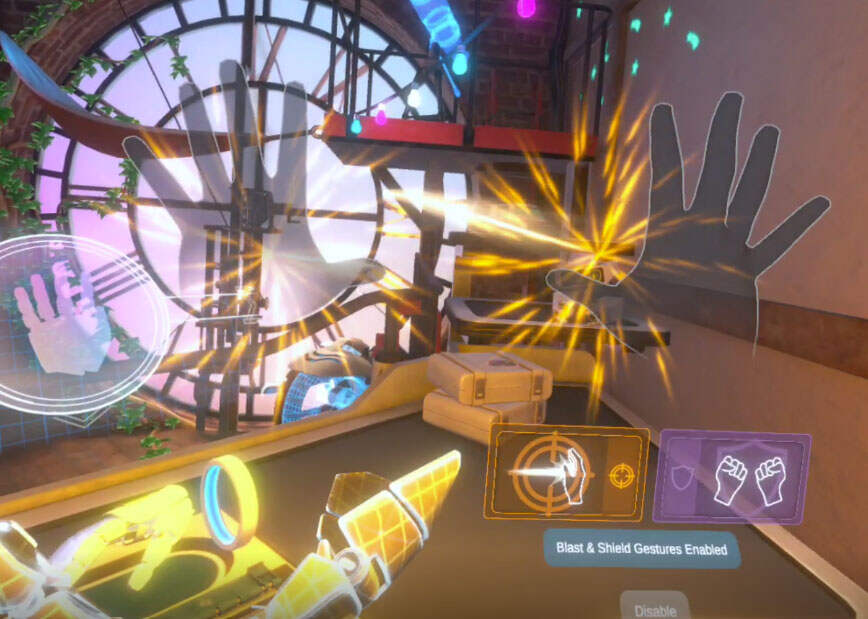The image size is (868, 619).
Task: Click the Blast & Shield Gestures Enabled label
Action: click(641, 549)
